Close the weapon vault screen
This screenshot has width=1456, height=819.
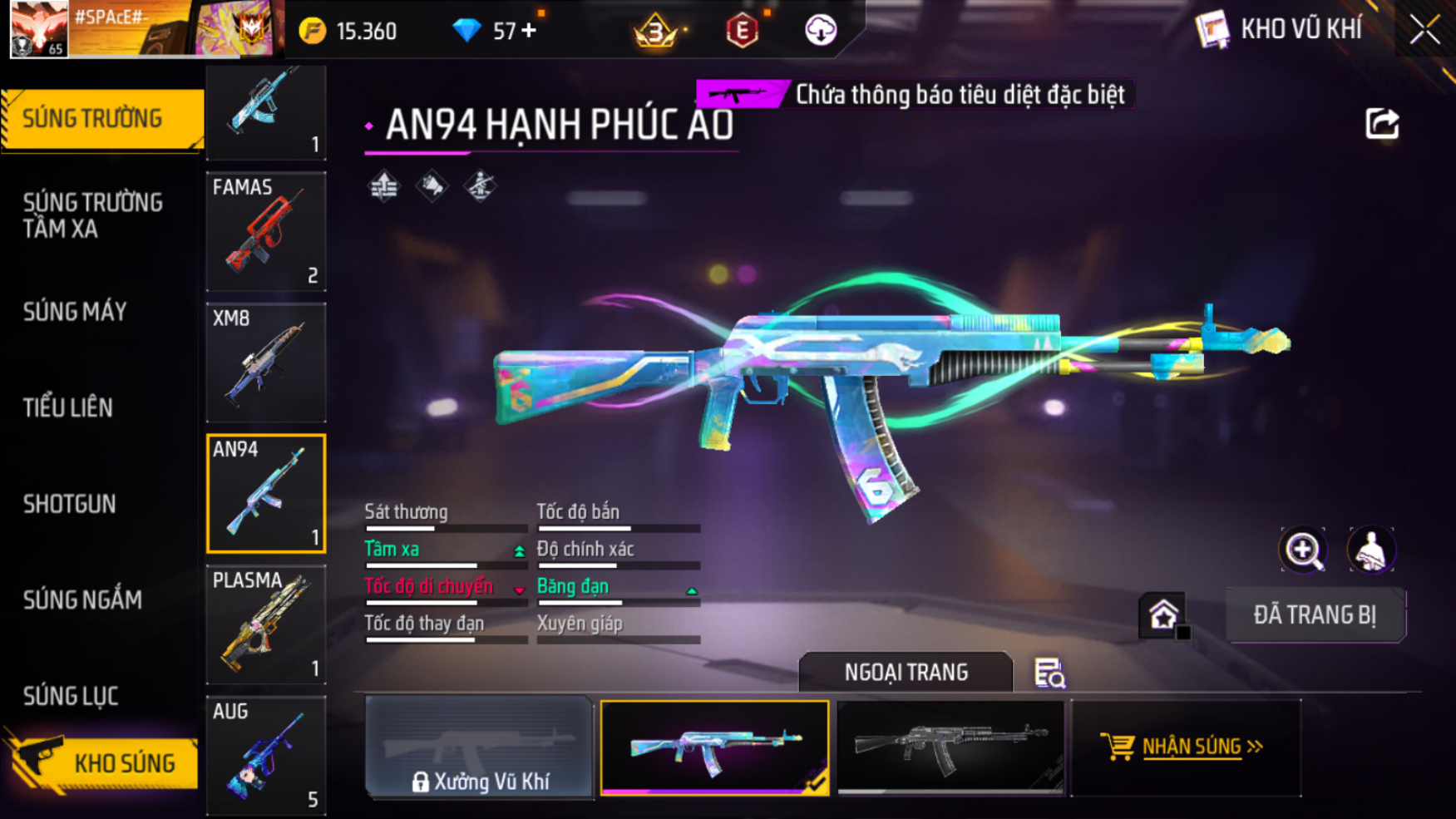click(x=1424, y=30)
